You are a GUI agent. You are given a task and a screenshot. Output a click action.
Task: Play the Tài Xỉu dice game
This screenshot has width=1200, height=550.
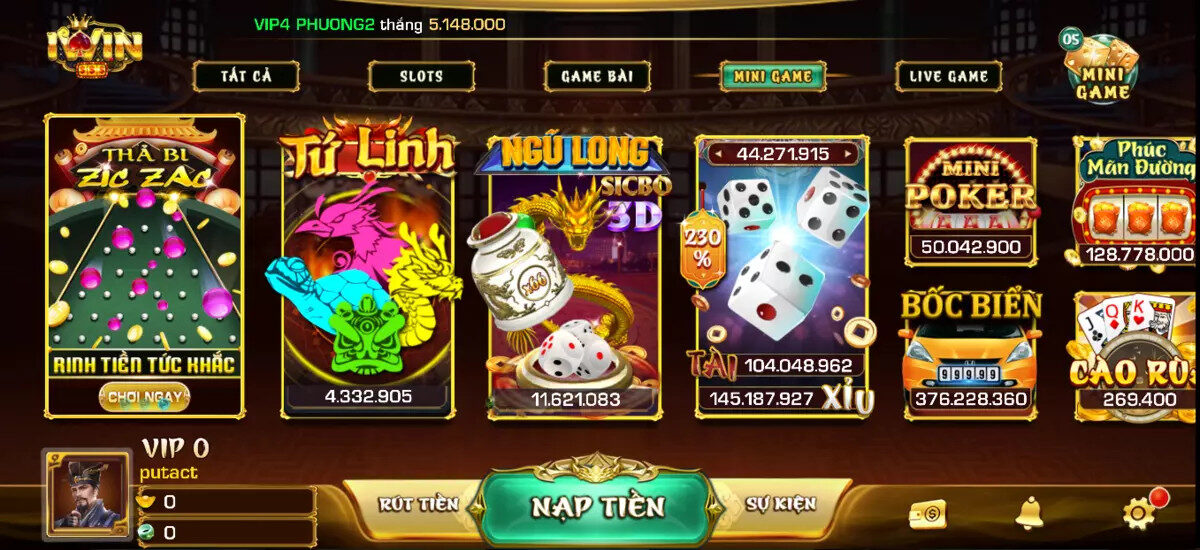pos(782,280)
